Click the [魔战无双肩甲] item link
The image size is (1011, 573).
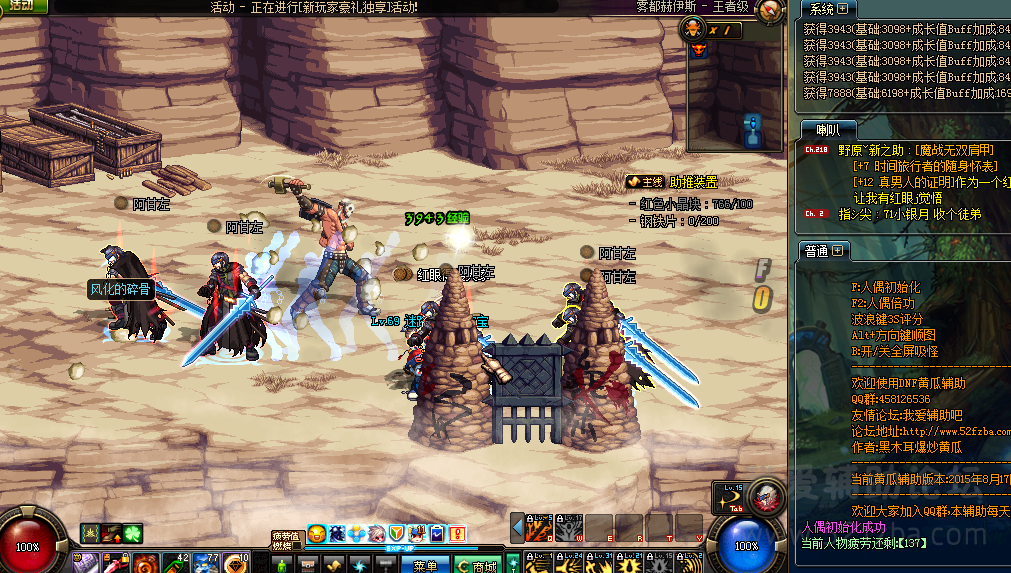(944, 150)
